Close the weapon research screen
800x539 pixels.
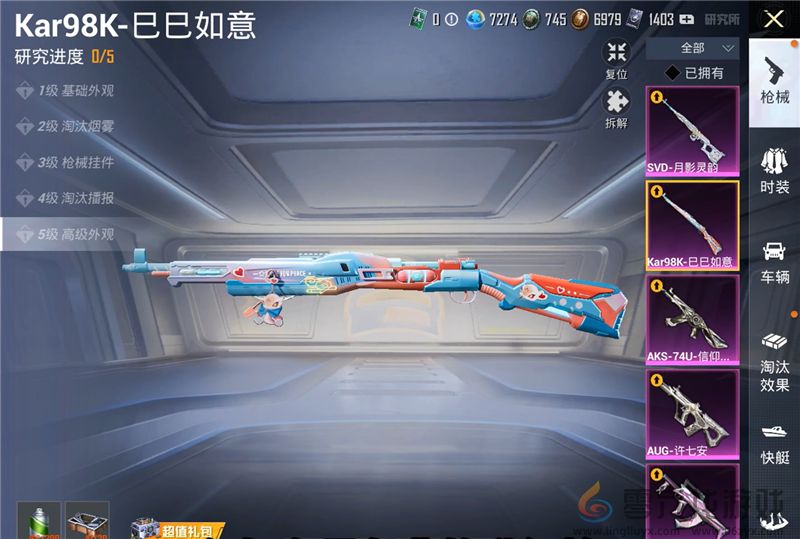(x=773, y=19)
